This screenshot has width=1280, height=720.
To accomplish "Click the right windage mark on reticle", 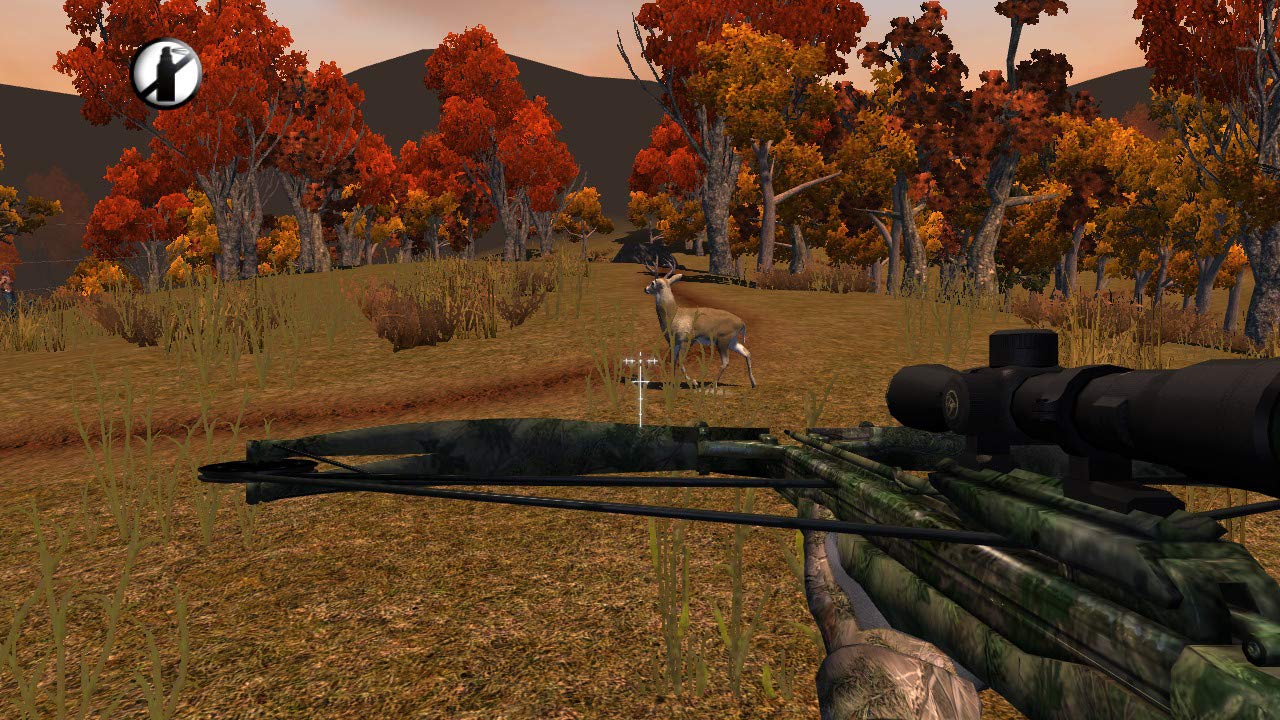I will coord(652,361).
